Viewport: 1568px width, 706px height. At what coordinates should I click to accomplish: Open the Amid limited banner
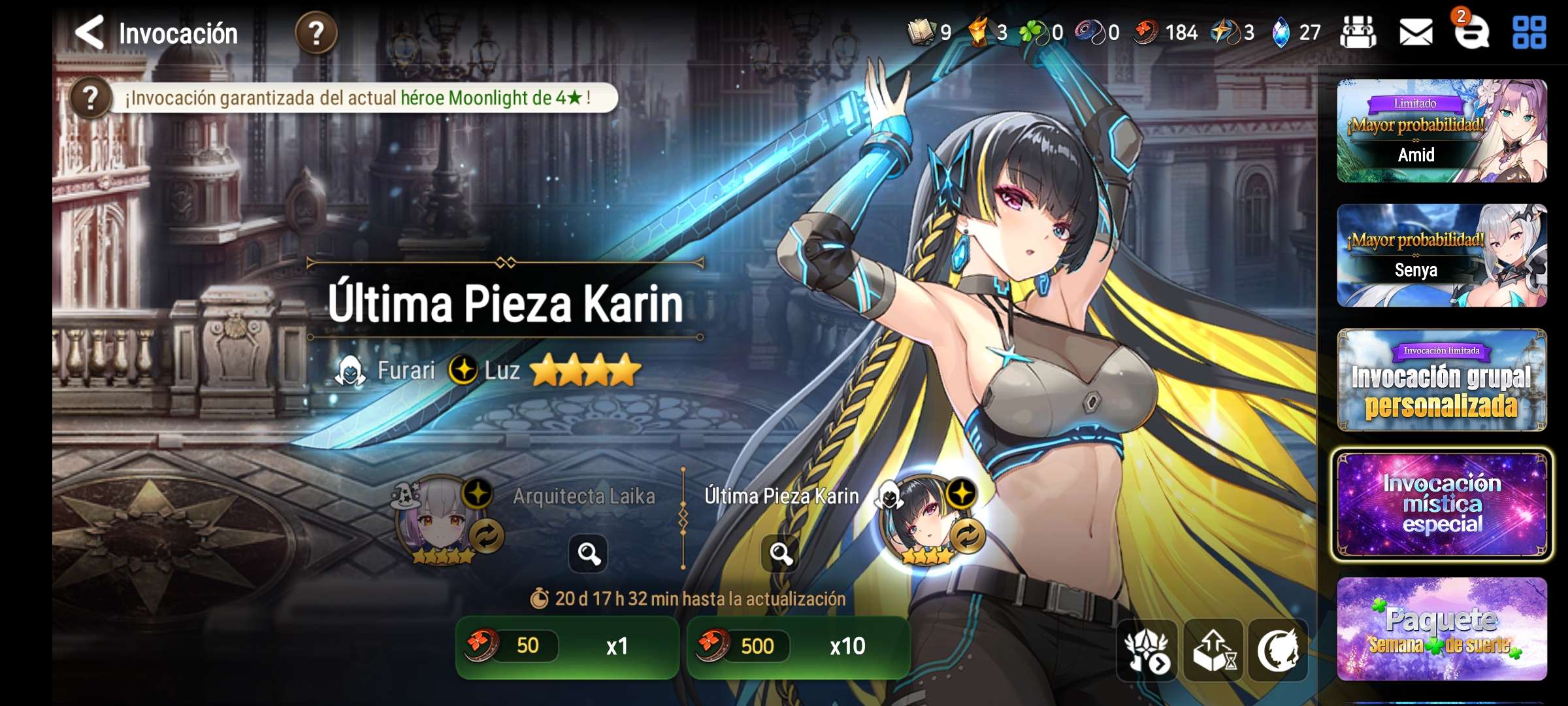pos(1441,131)
